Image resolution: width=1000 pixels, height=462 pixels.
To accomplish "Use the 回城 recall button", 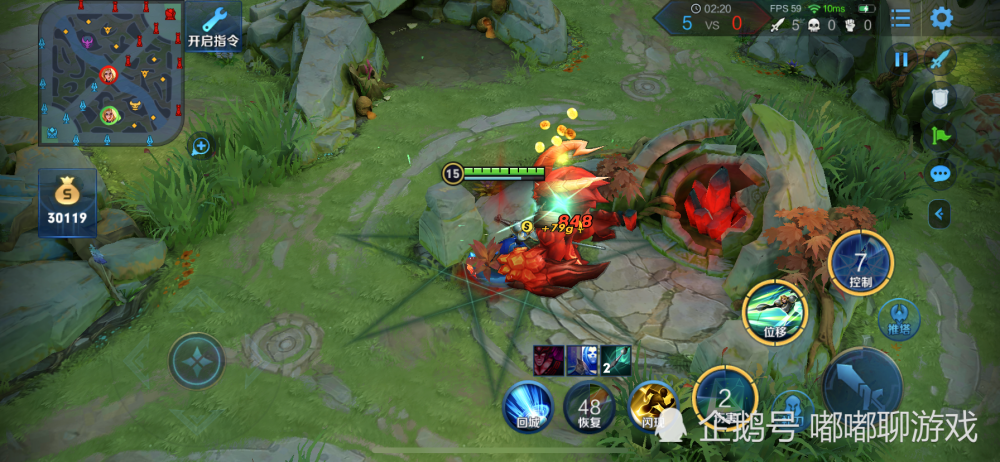I will point(528,406).
